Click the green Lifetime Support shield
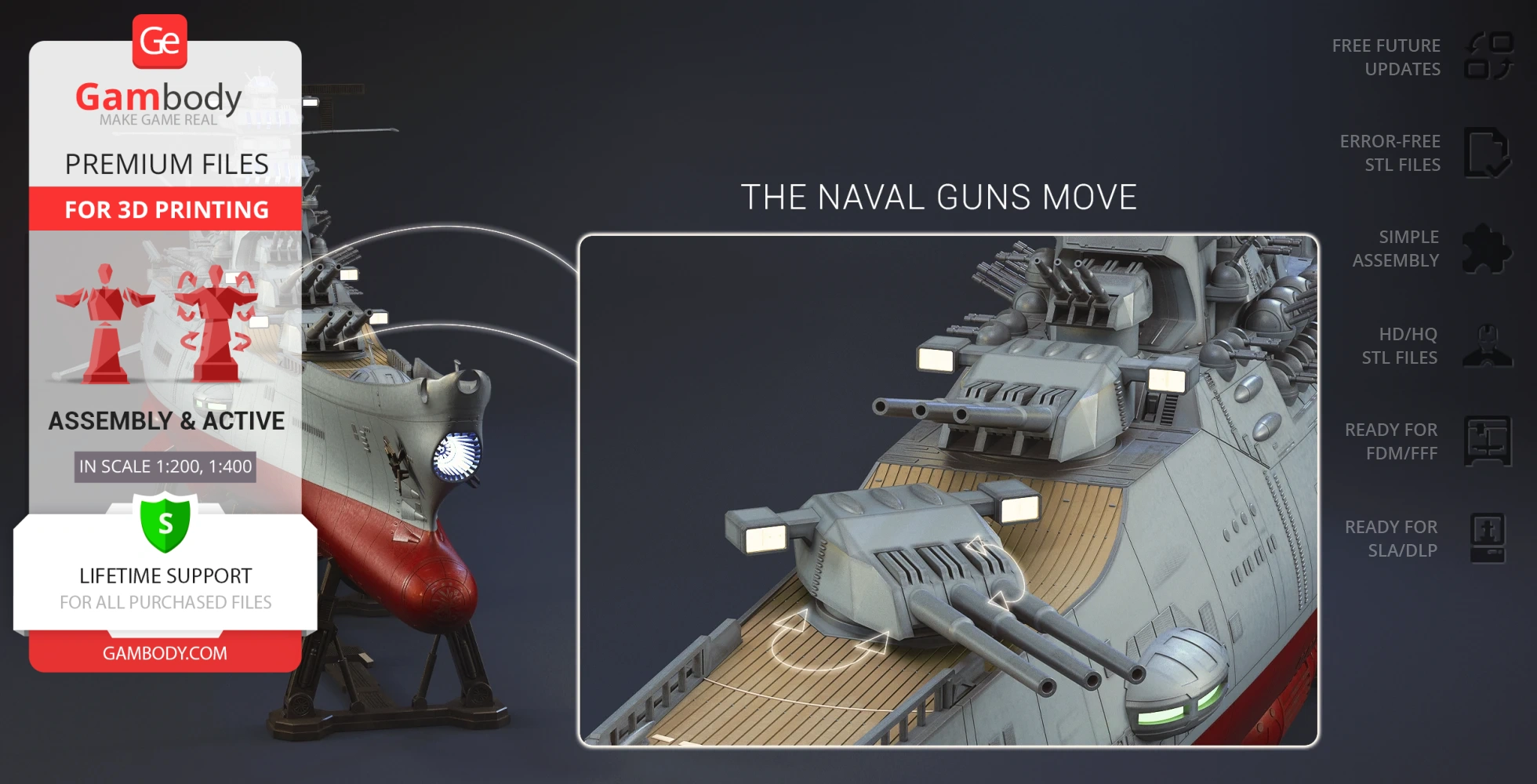1537x784 pixels. 165,522
